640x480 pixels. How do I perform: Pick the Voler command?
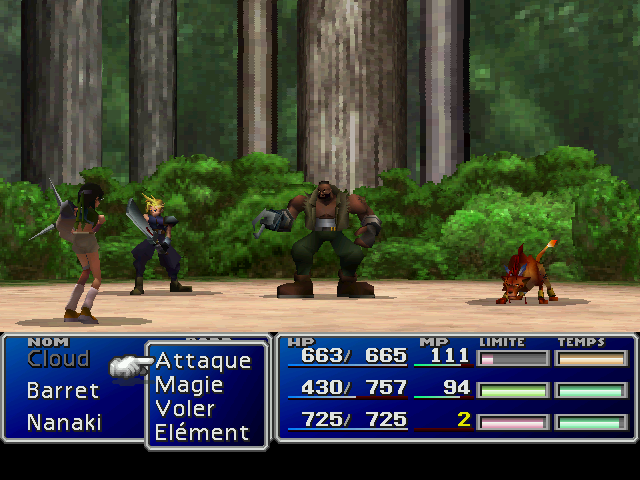pos(186,408)
